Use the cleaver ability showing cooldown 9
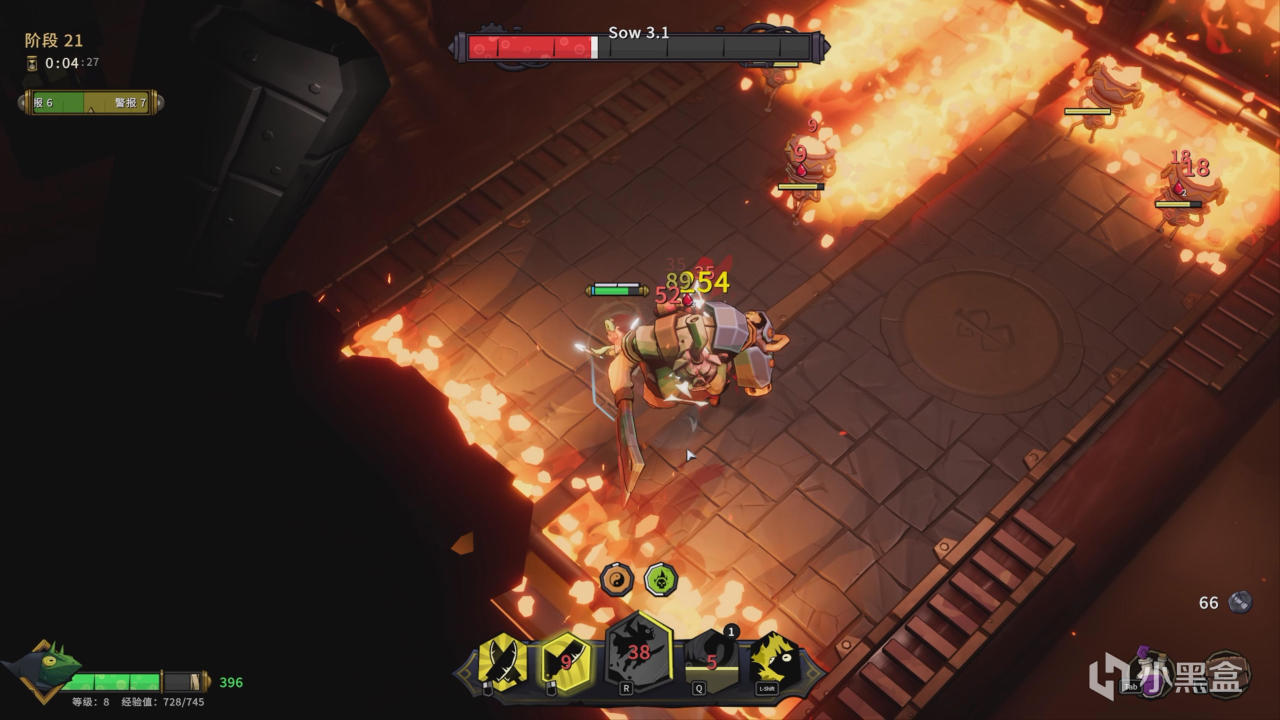Image resolution: width=1280 pixels, height=720 pixels. (565, 662)
